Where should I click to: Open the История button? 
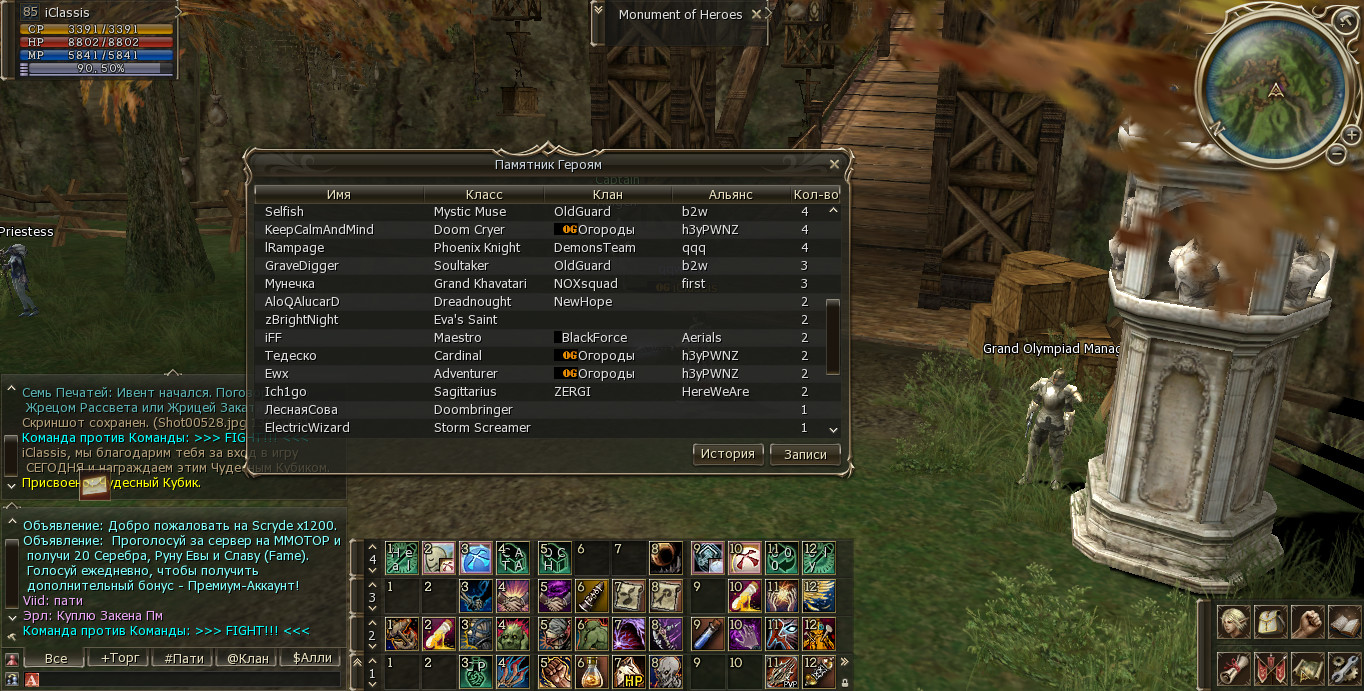pyautogui.click(x=727, y=454)
